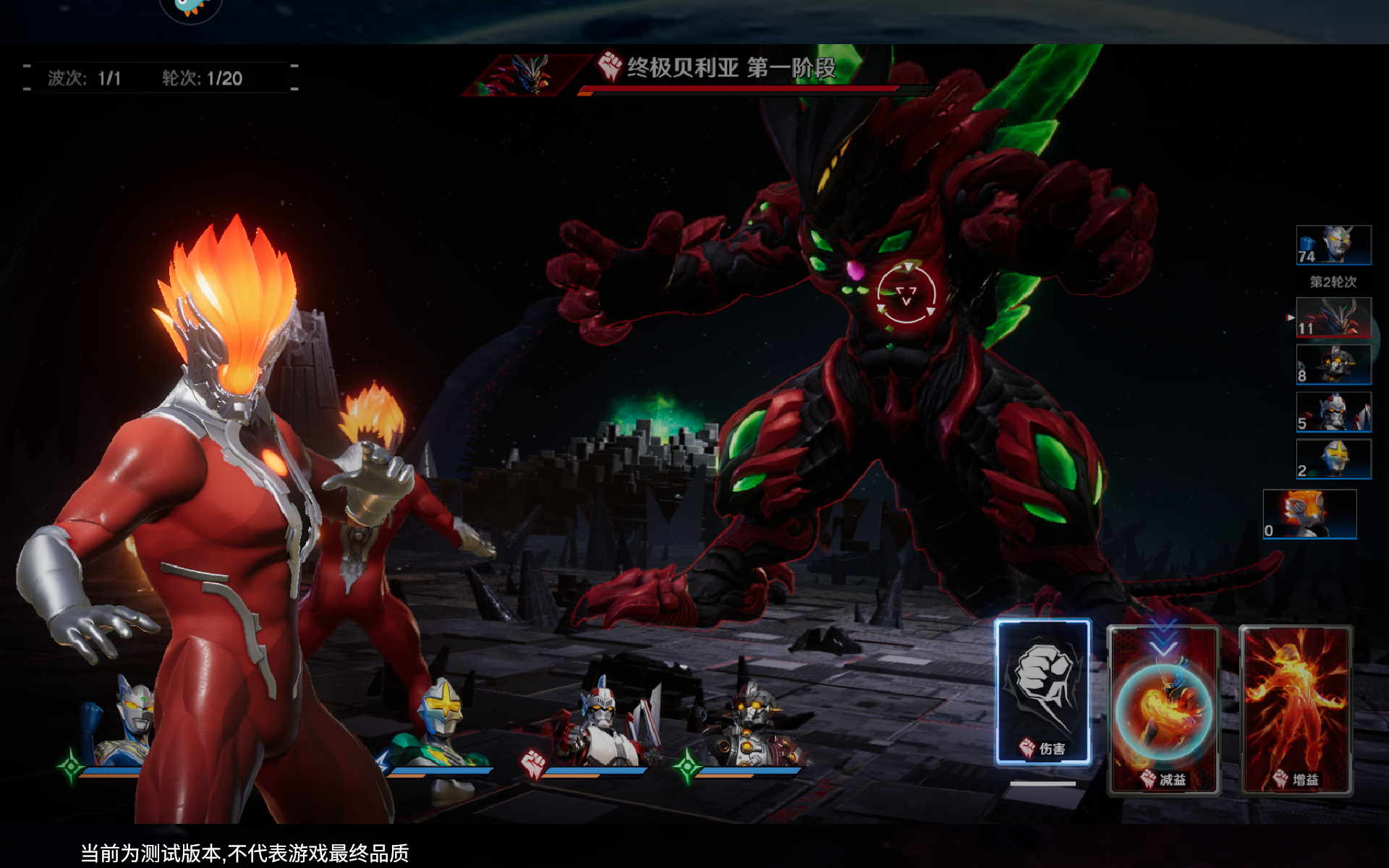The width and height of the screenshot is (1389, 868).
Task: Click the circular target reticle on the boss
Action: point(906,294)
